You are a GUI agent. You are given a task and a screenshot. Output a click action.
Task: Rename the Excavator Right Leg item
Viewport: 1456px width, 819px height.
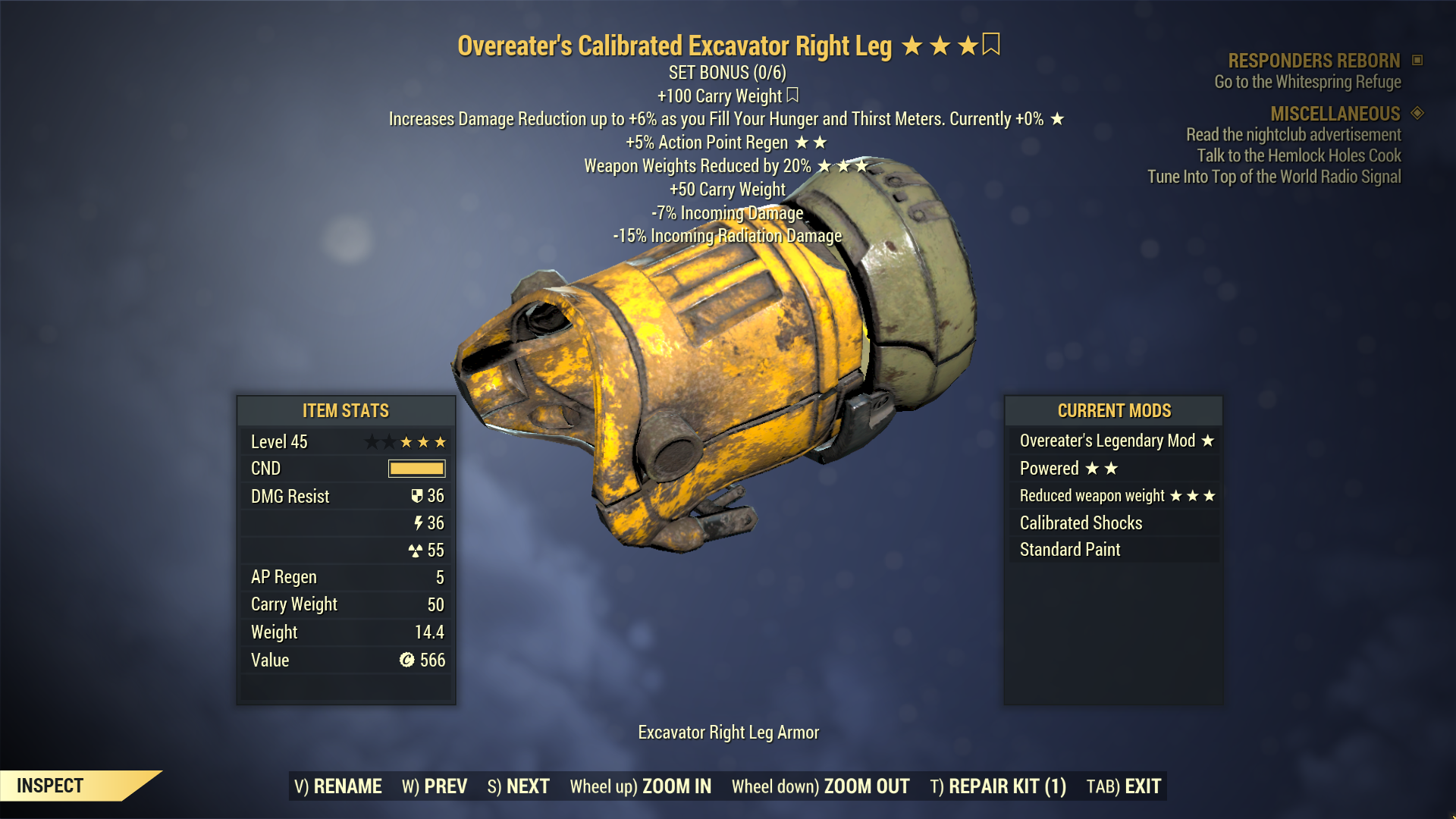[338, 786]
